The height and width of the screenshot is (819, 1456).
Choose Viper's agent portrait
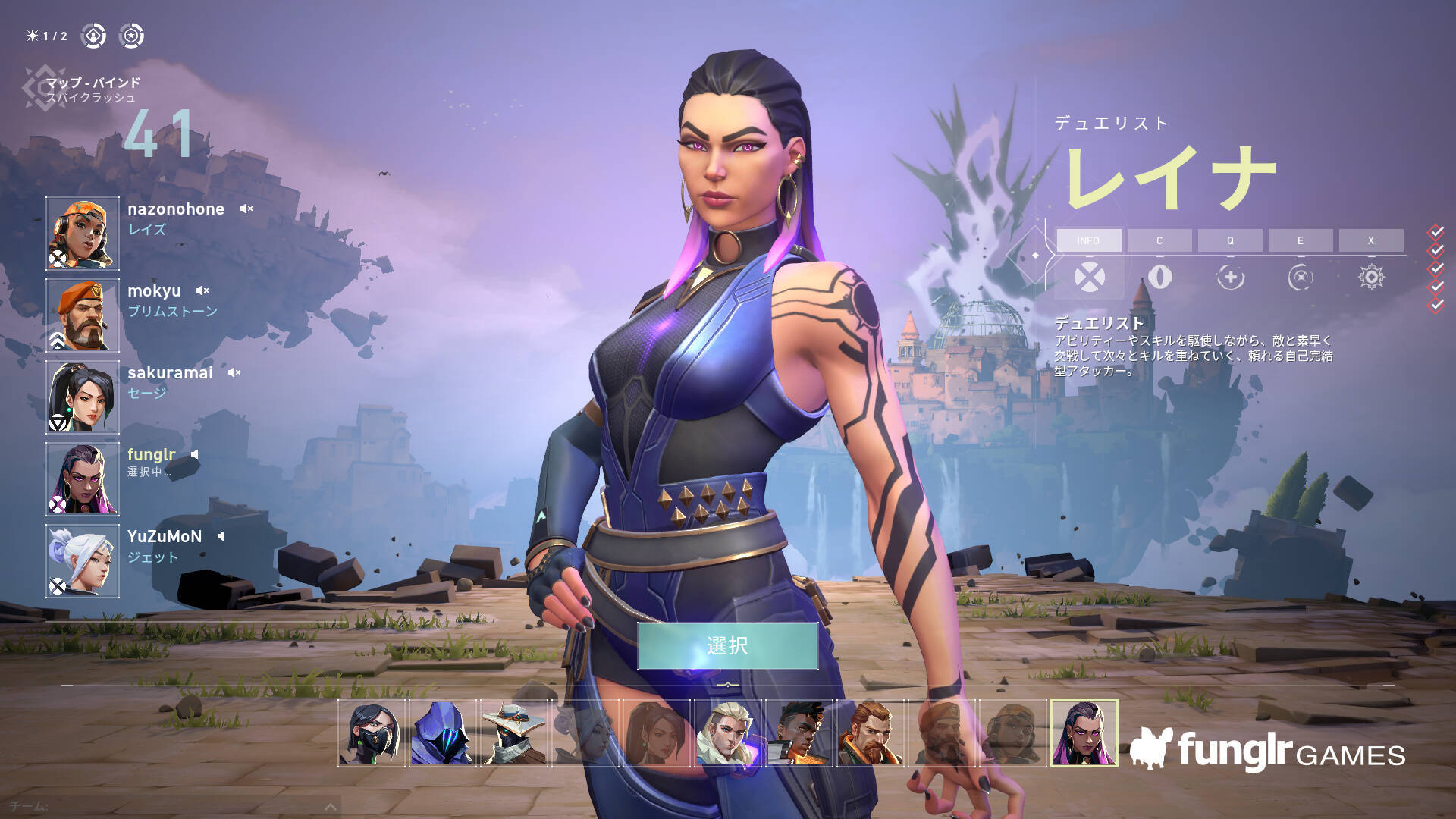372,733
